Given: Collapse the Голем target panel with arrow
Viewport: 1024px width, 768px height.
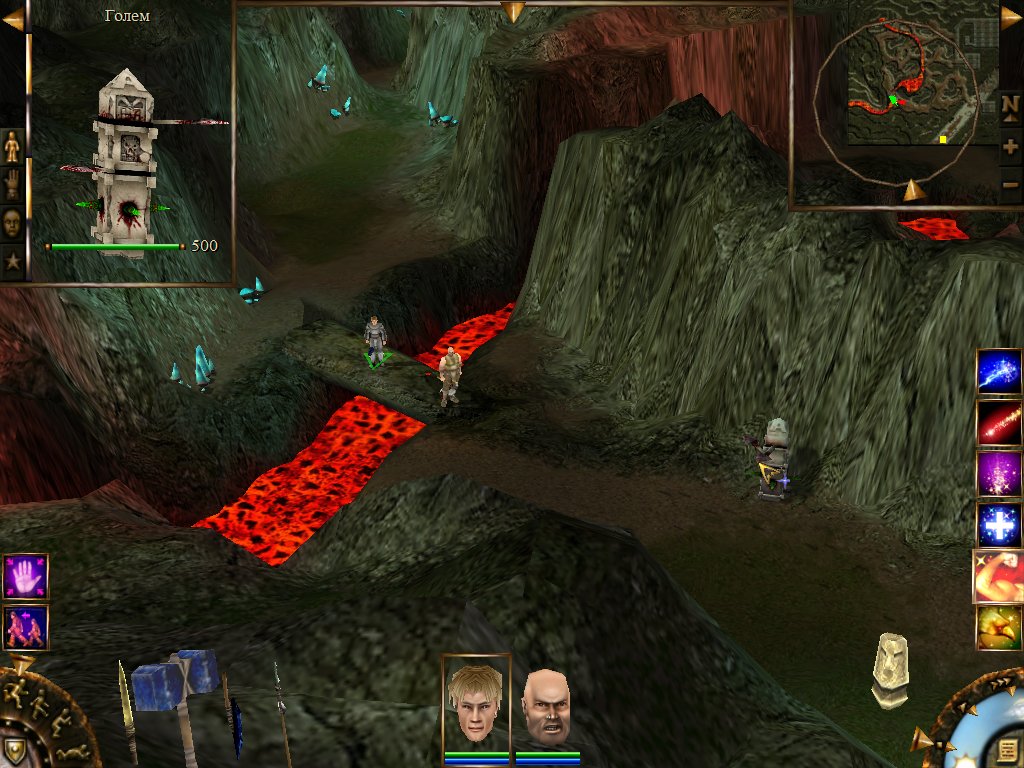Looking at the screenshot, I should [x=13, y=19].
